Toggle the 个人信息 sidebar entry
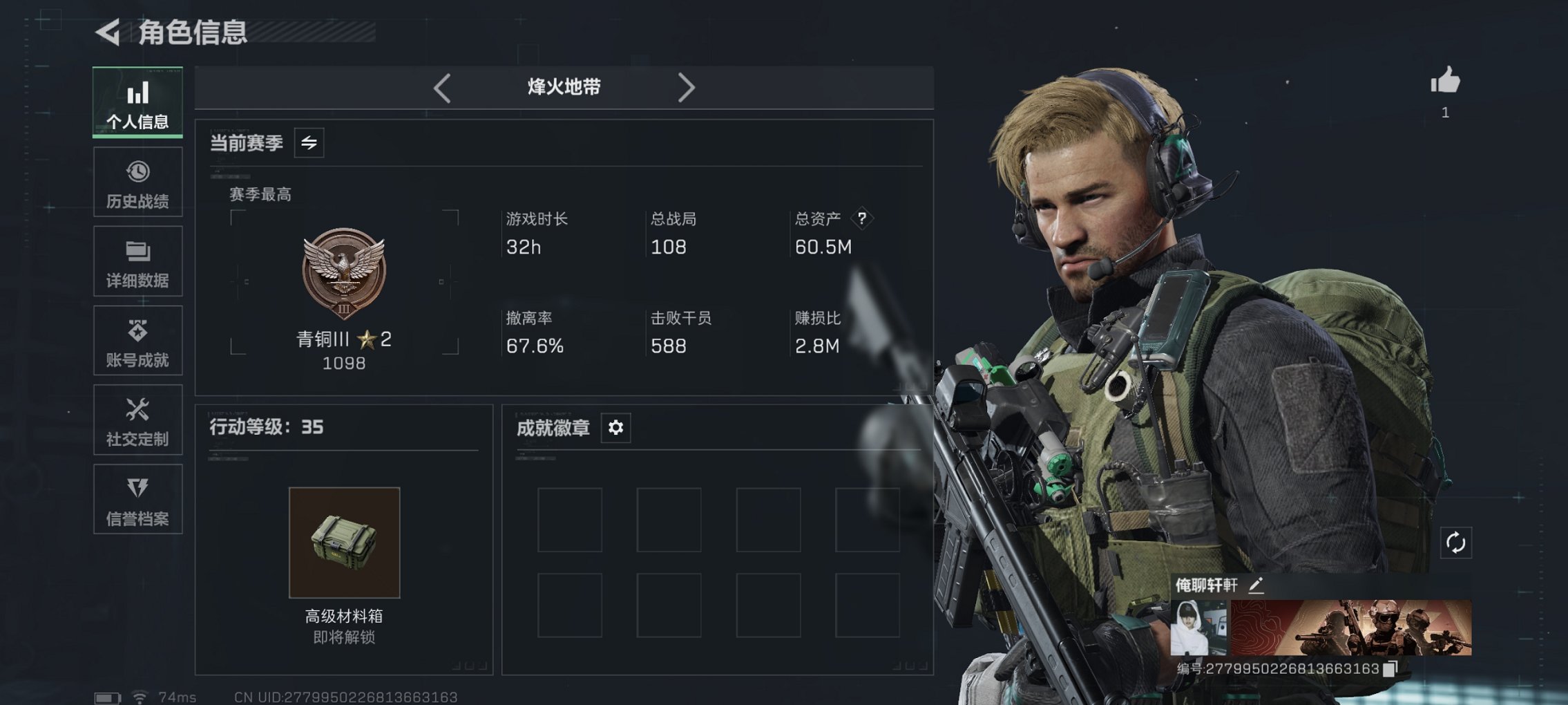 pos(137,102)
